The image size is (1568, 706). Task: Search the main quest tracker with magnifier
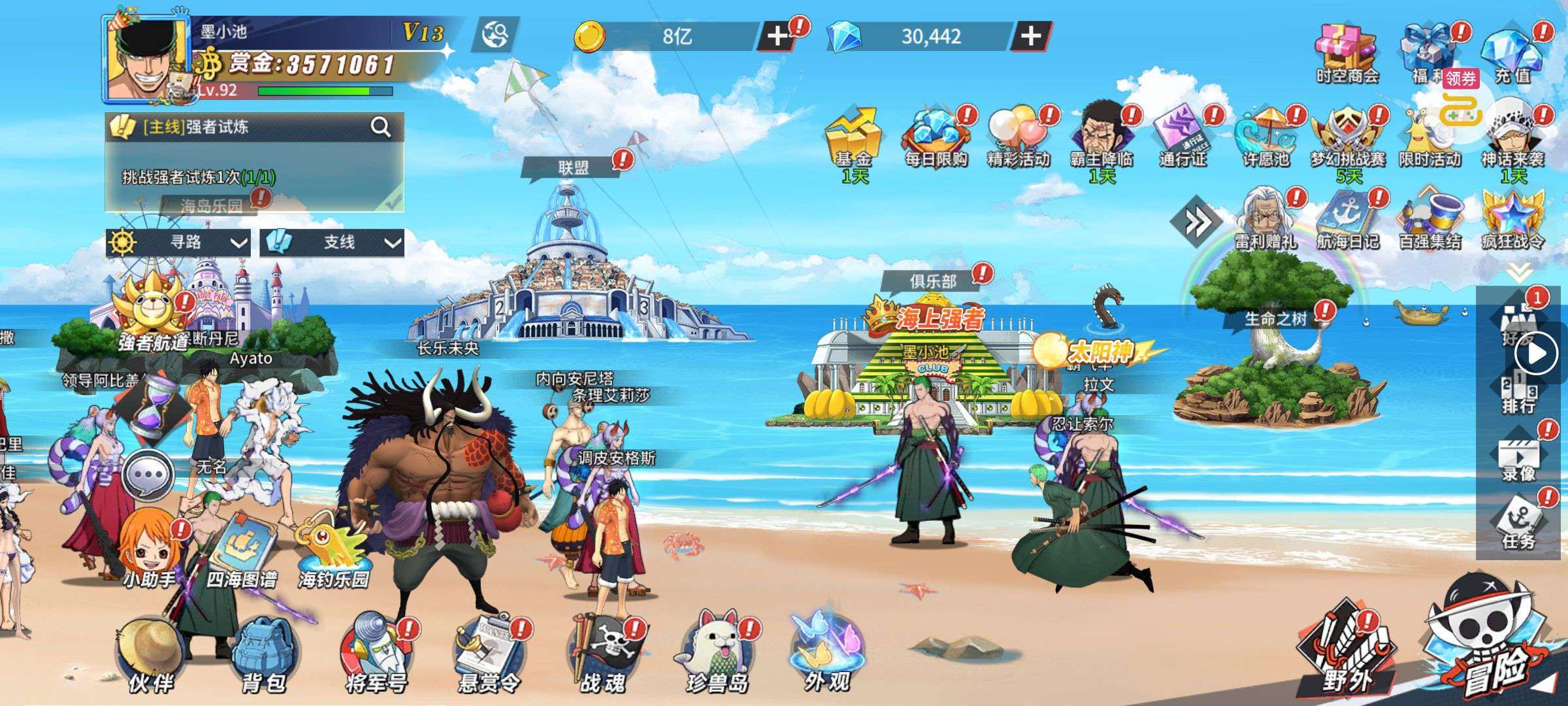[380, 127]
